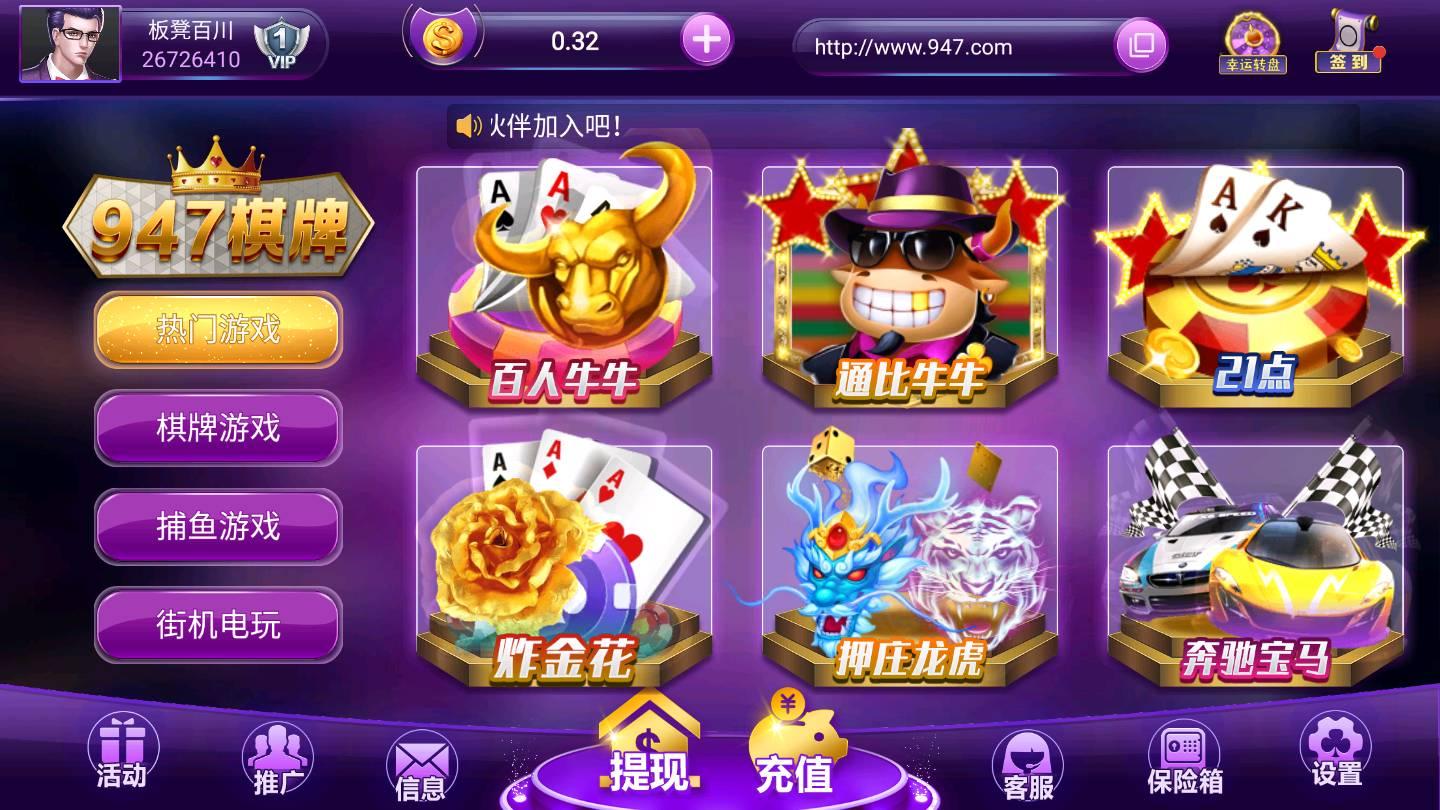The width and height of the screenshot is (1440, 810).
Task: Switch to 棋牌游戏 category
Action: pyautogui.click(x=217, y=429)
